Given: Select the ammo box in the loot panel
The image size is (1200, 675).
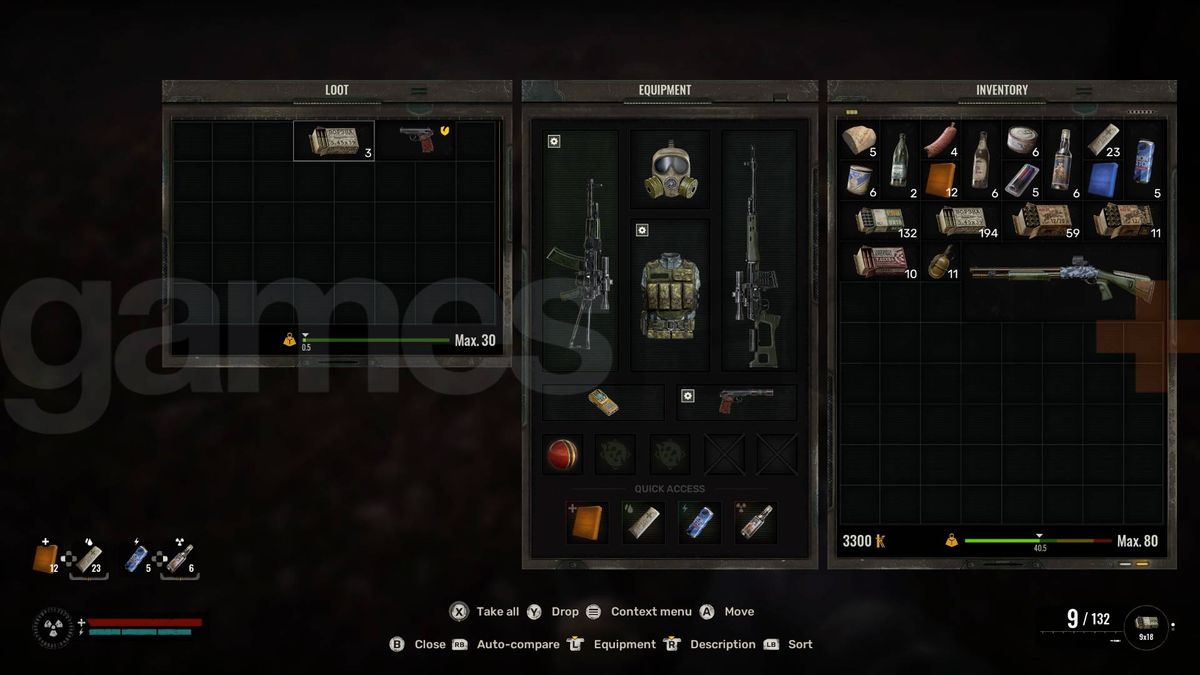Looking at the screenshot, I should (x=334, y=141).
